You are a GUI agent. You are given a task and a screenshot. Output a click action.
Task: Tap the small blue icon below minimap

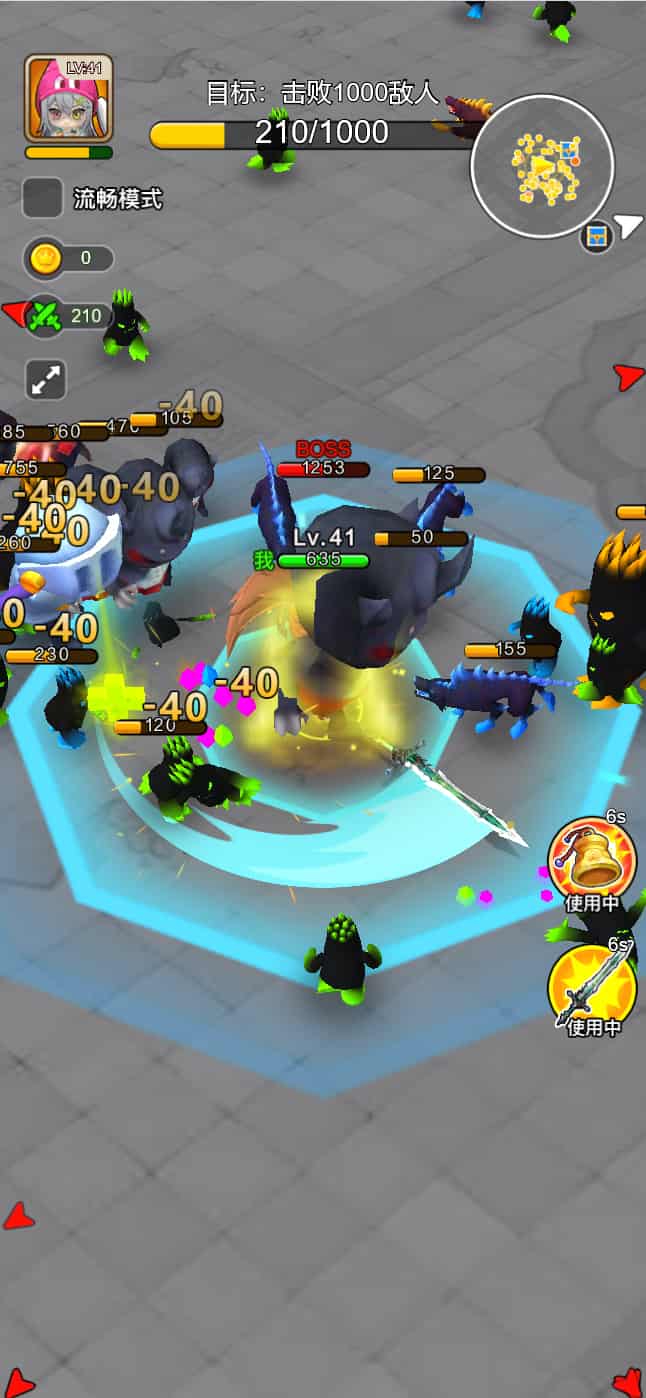click(x=597, y=237)
